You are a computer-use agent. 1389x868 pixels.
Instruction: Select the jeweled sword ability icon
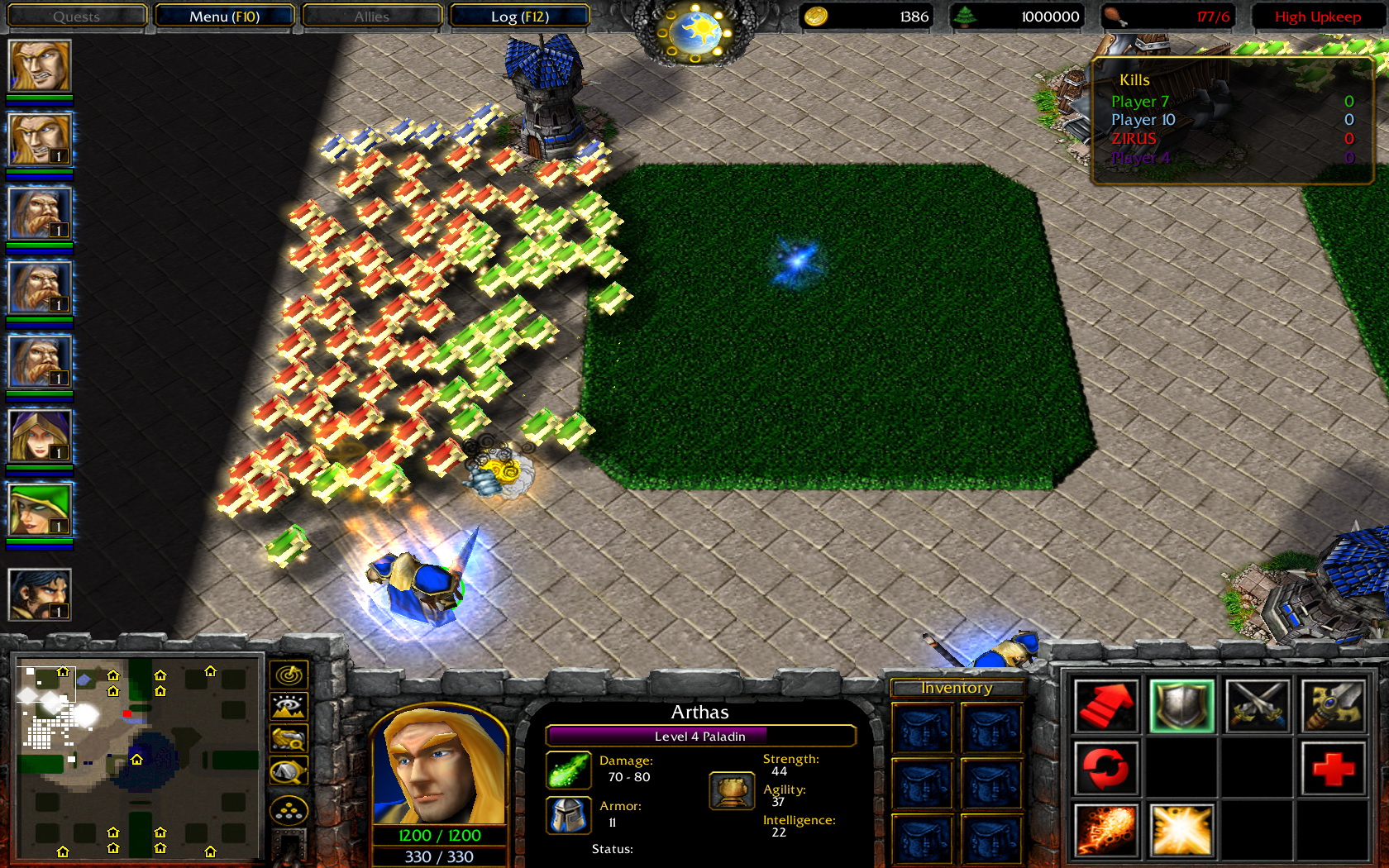1334,707
